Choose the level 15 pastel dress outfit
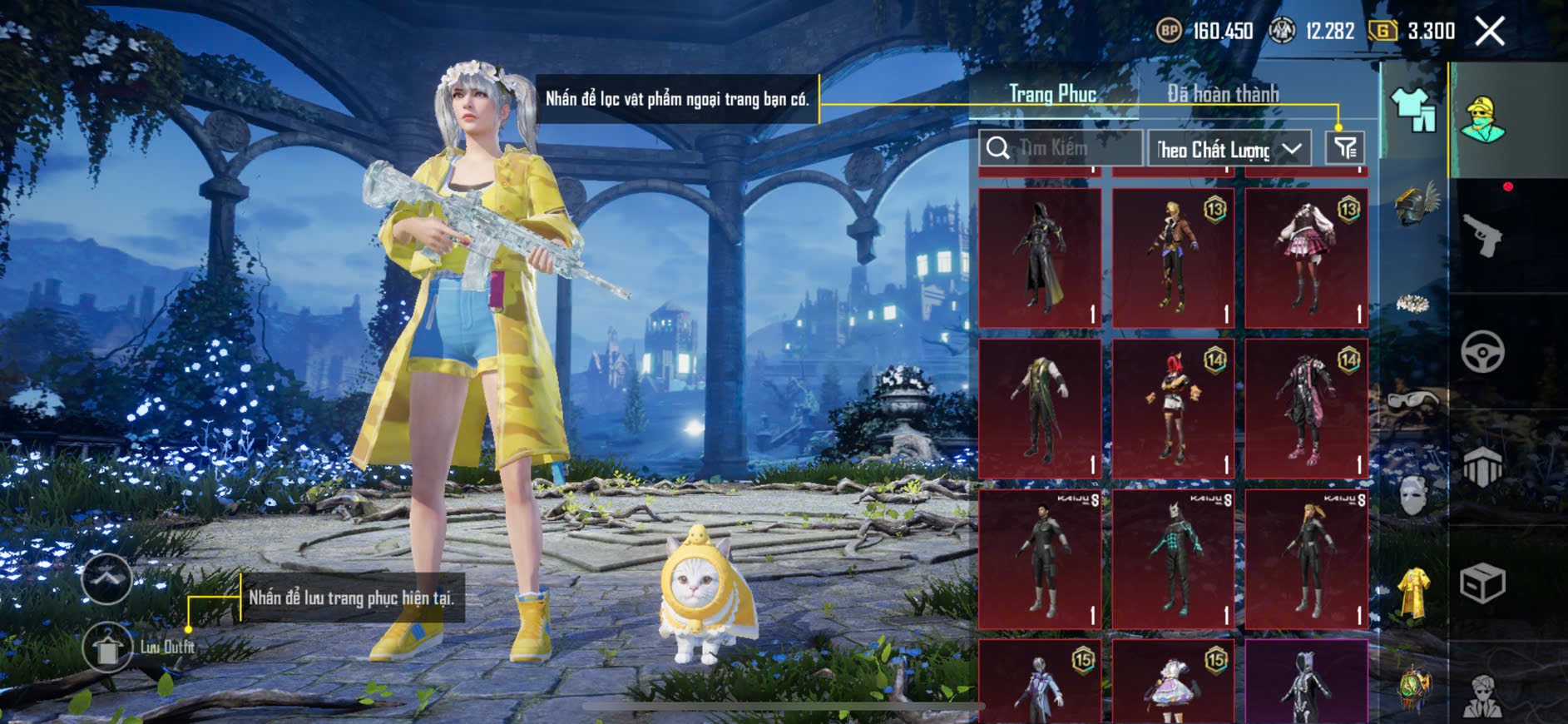Image resolution: width=1568 pixels, height=724 pixels. click(1173, 682)
